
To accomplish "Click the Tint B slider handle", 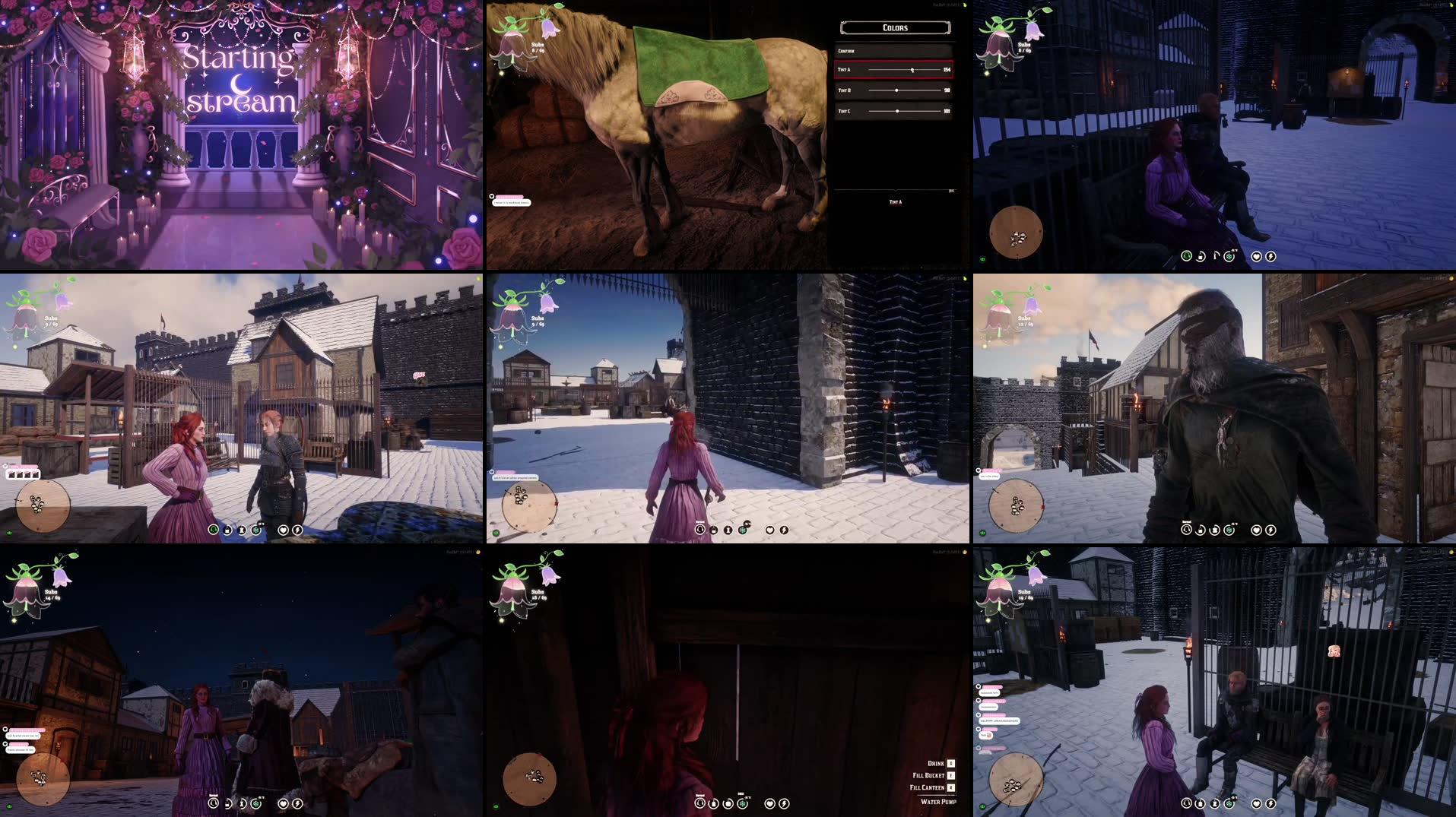I will click(x=896, y=90).
